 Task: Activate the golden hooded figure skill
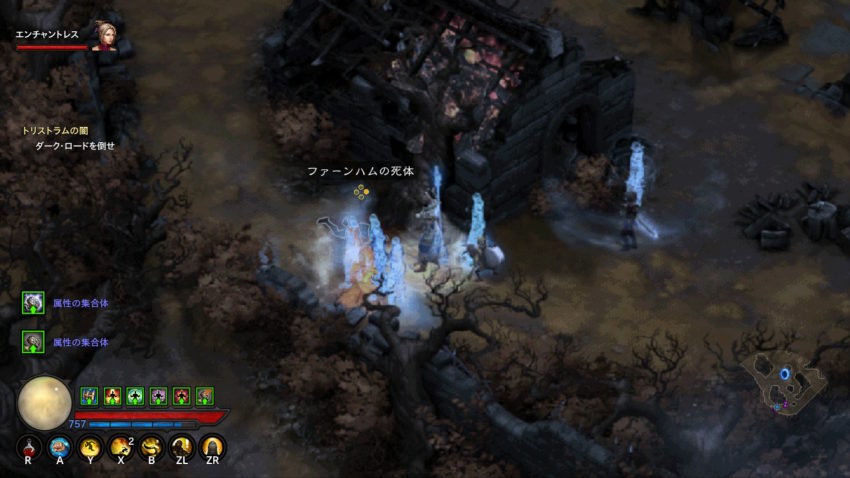point(212,447)
